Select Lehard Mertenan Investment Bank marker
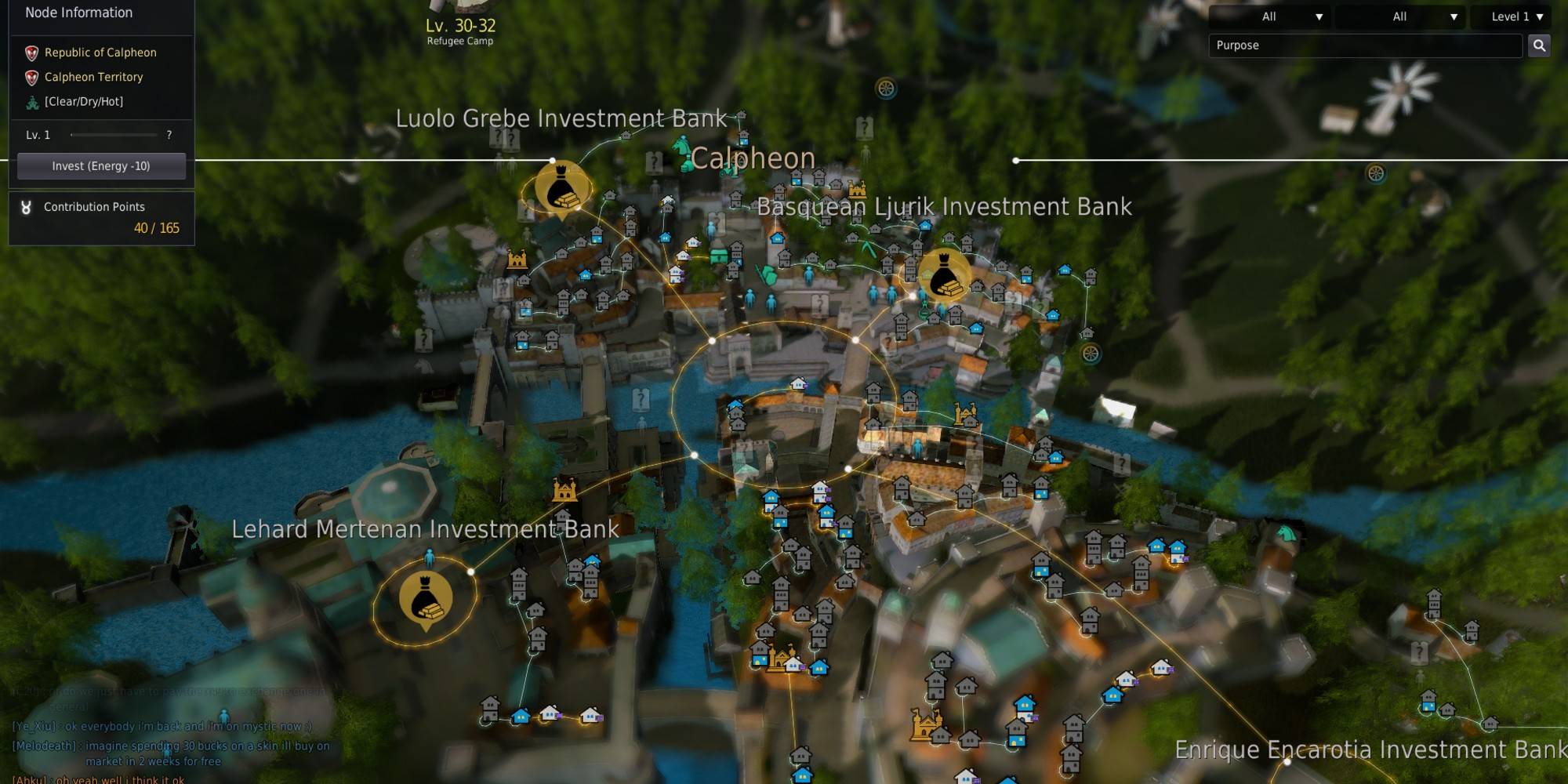The image size is (1568, 784). pyautogui.click(x=426, y=600)
